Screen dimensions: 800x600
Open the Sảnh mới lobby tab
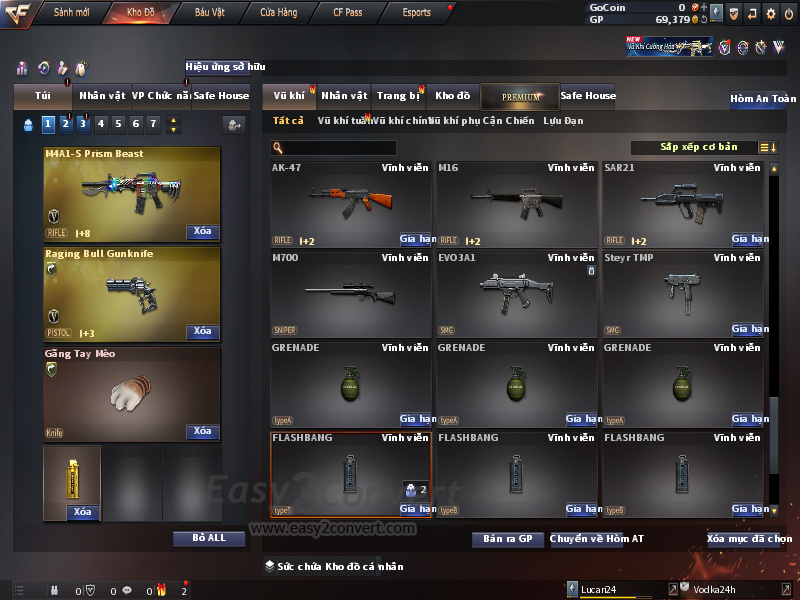71,13
